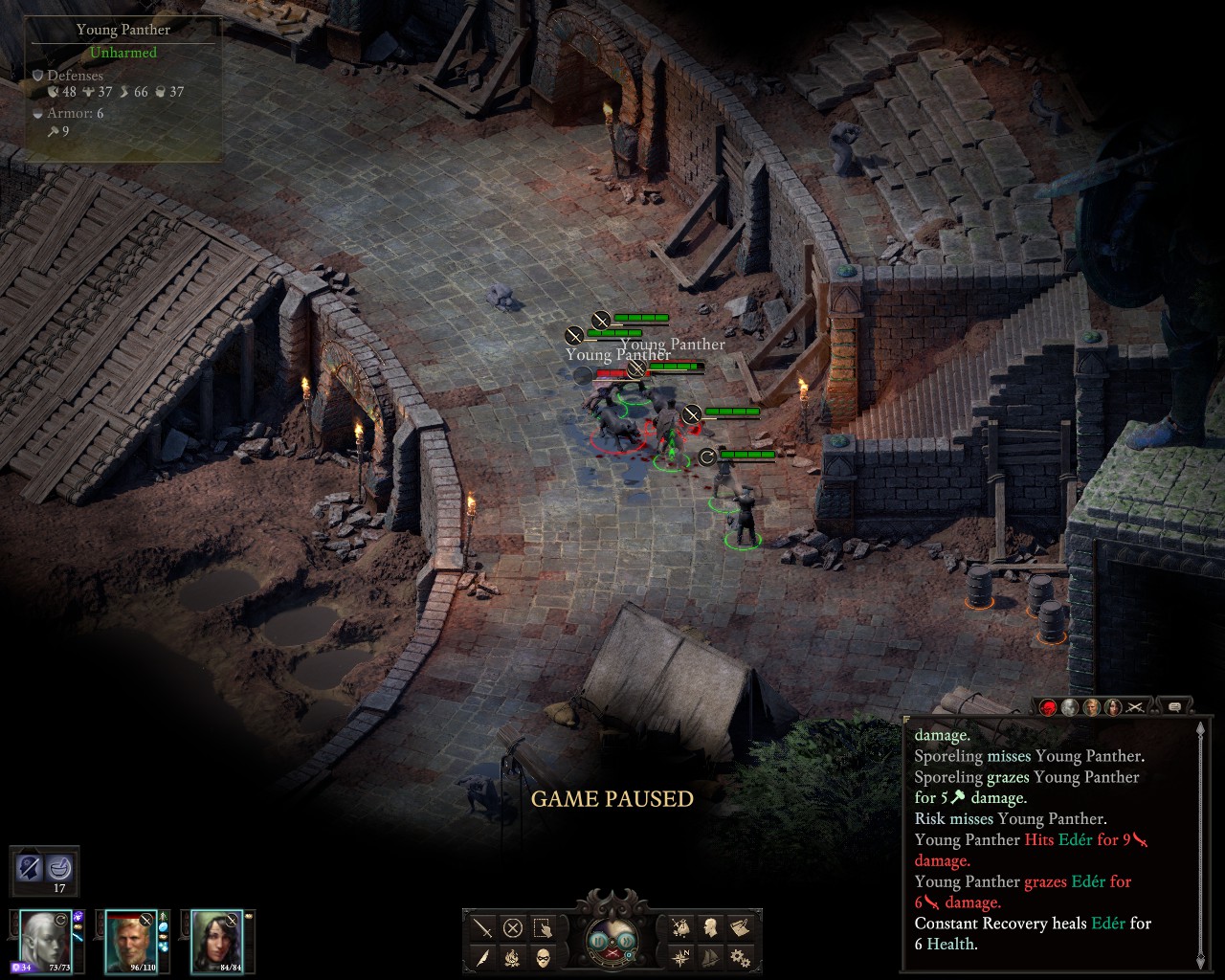Open the character sheet head icon
Viewport: 1225px width, 980px height.
coord(710,927)
